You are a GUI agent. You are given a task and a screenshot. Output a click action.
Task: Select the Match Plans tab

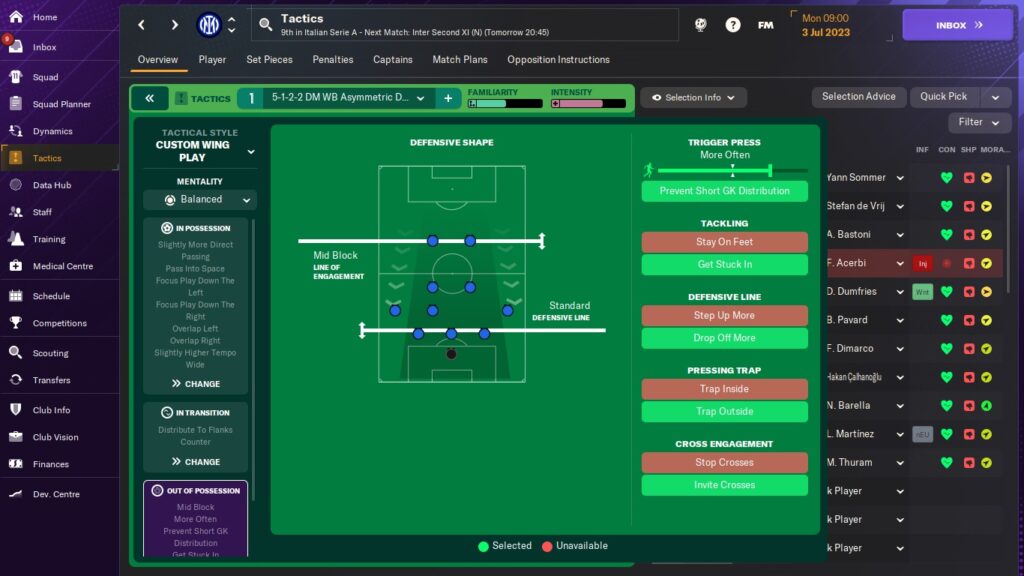point(460,60)
